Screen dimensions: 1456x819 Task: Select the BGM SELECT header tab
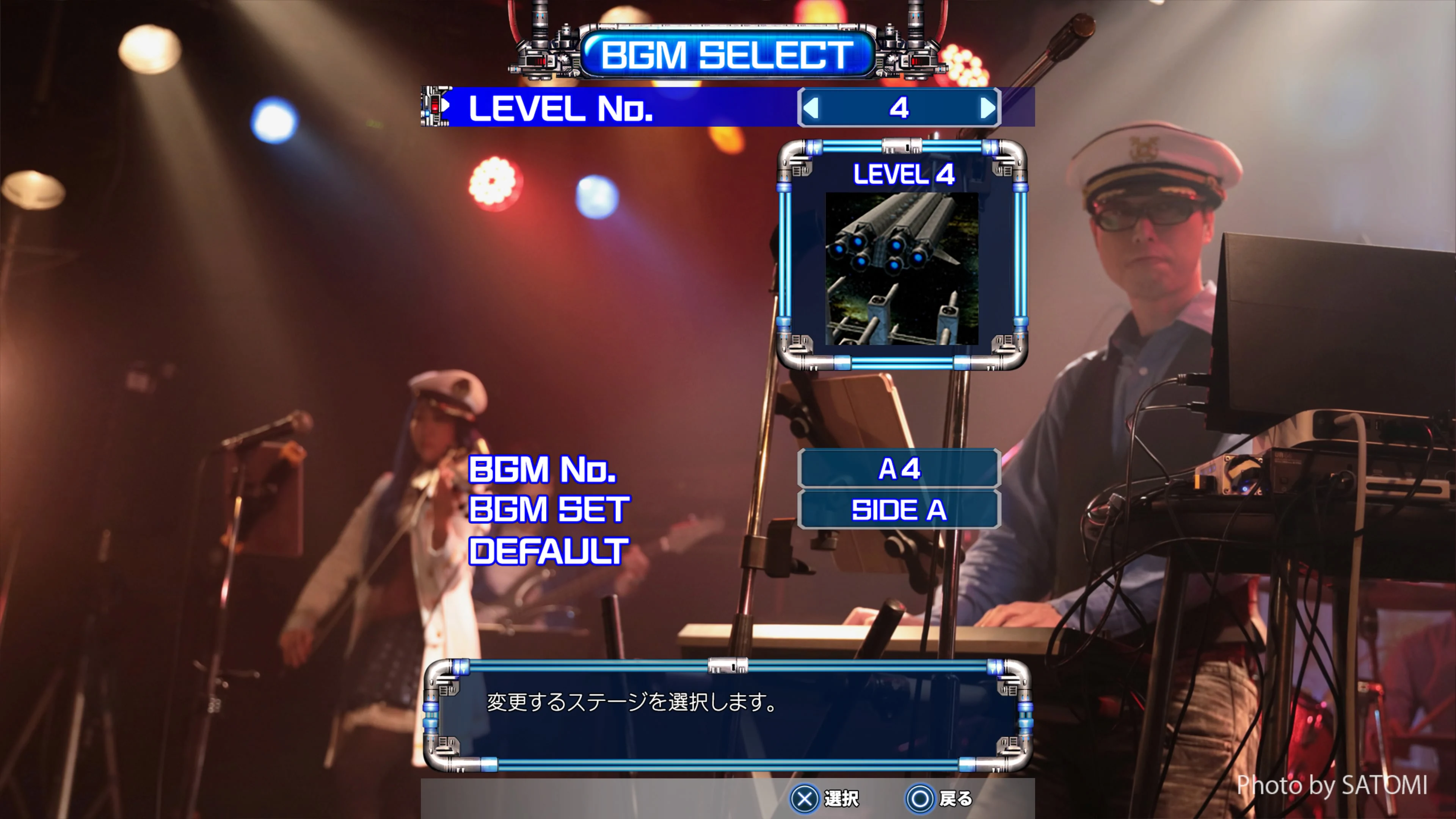[726, 54]
